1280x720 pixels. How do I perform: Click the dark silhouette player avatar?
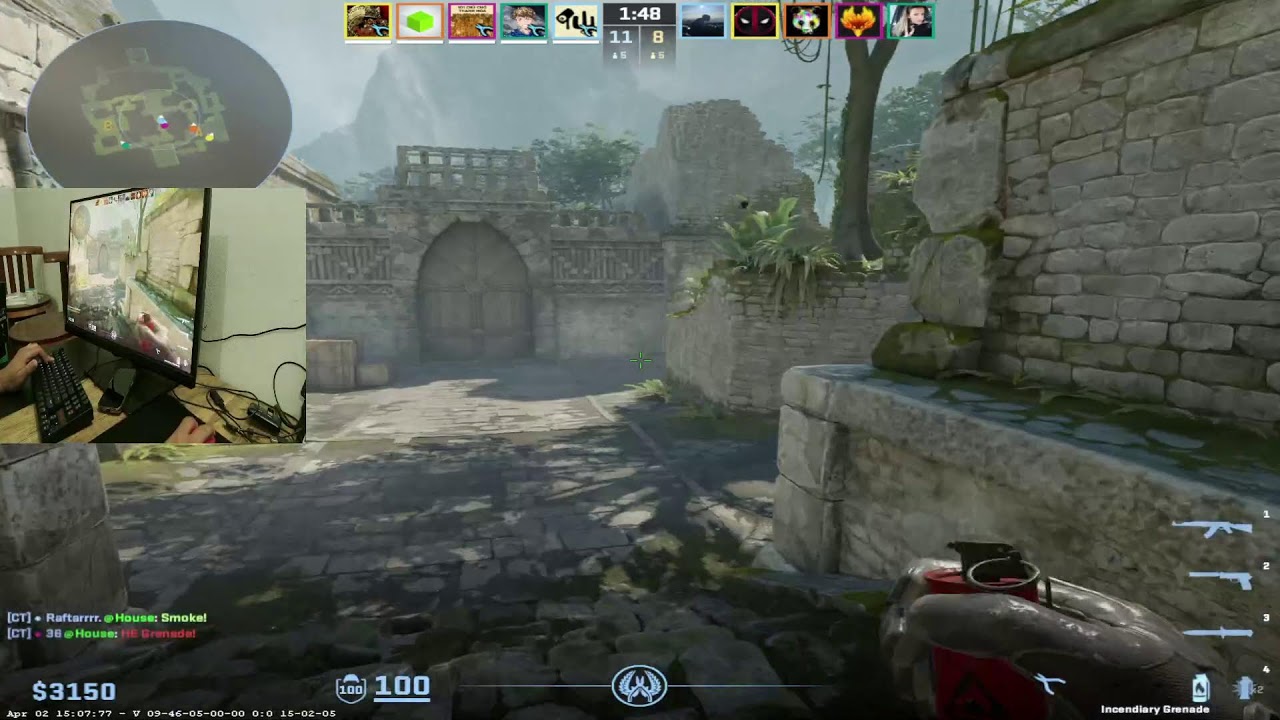pyautogui.click(x=703, y=21)
